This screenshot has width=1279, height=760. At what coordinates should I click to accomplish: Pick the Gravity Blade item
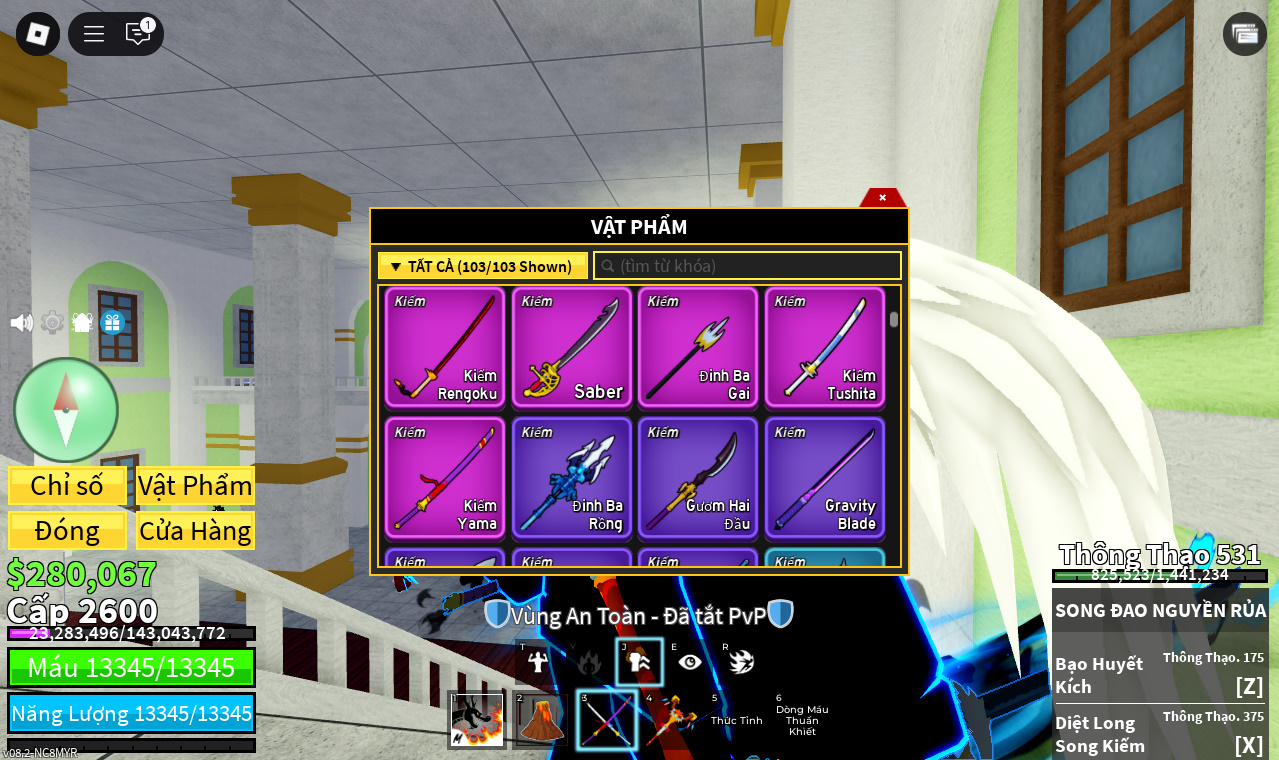(x=825, y=477)
